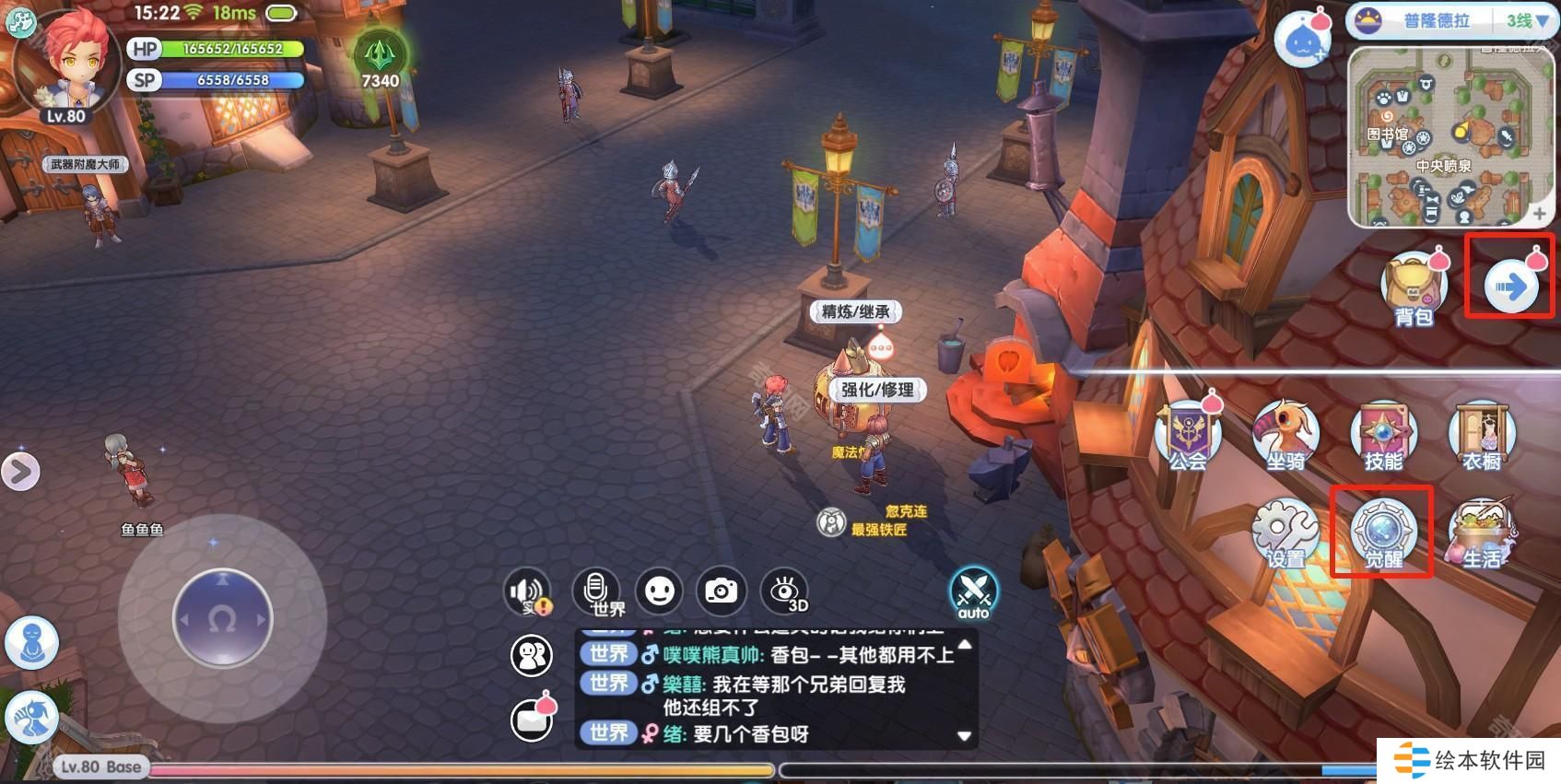
Task: Toggle the auto battle button
Action: point(973,592)
